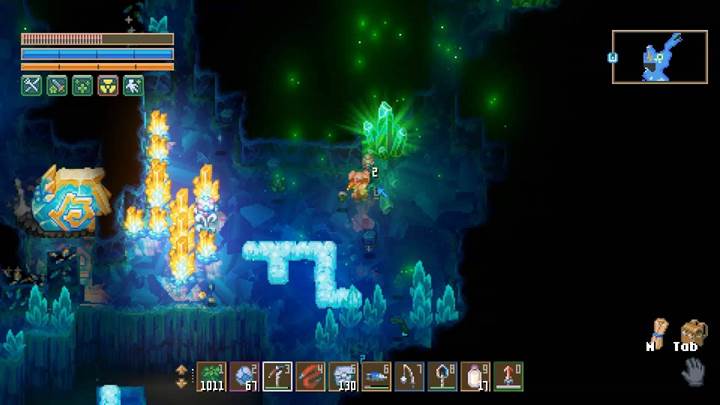The width and height of the screenshot is (720, 405).
Task: Select the white potion stack of 17
Action: [x=476, y=376]
